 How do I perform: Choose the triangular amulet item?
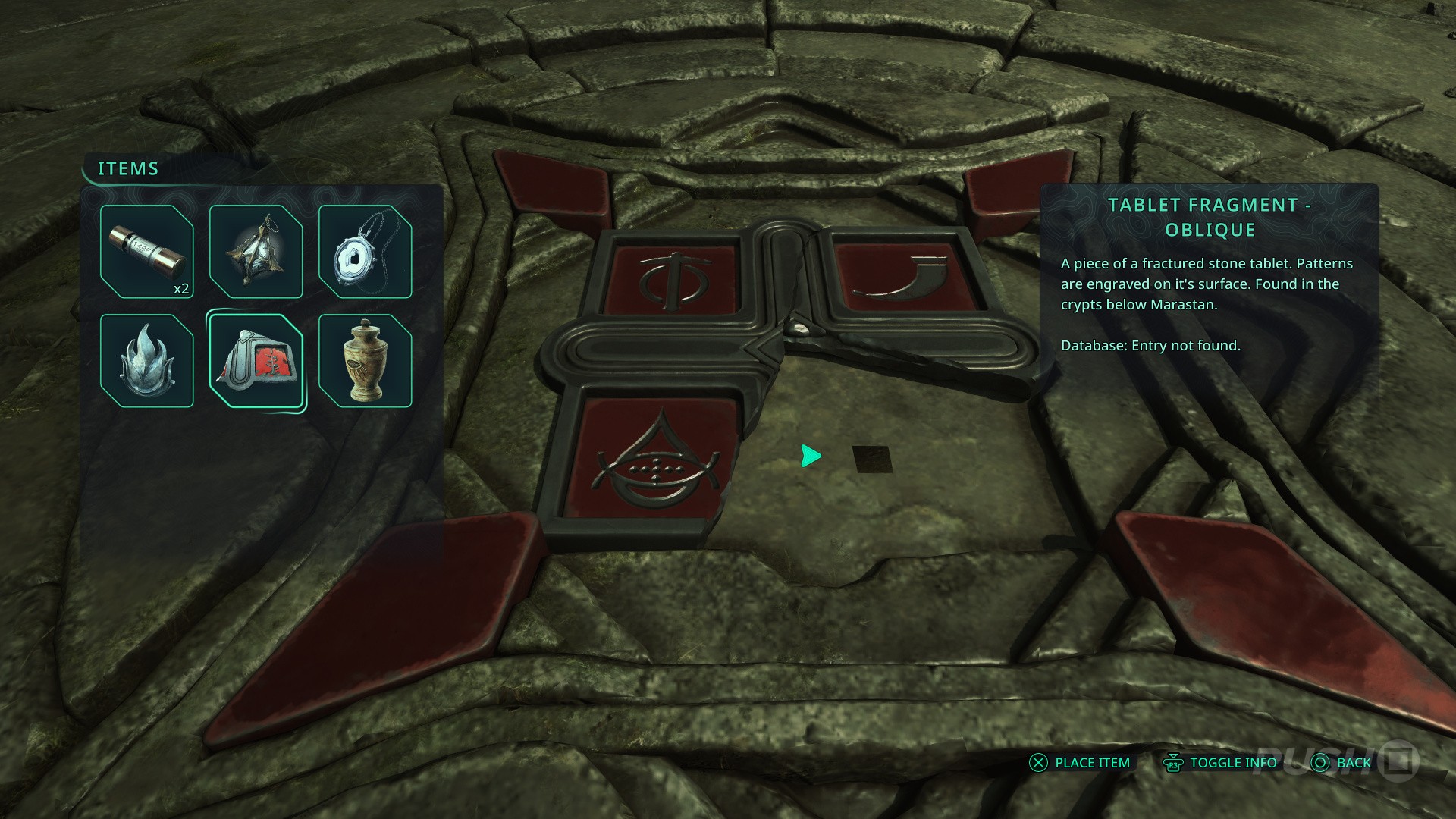click(256, 252)
